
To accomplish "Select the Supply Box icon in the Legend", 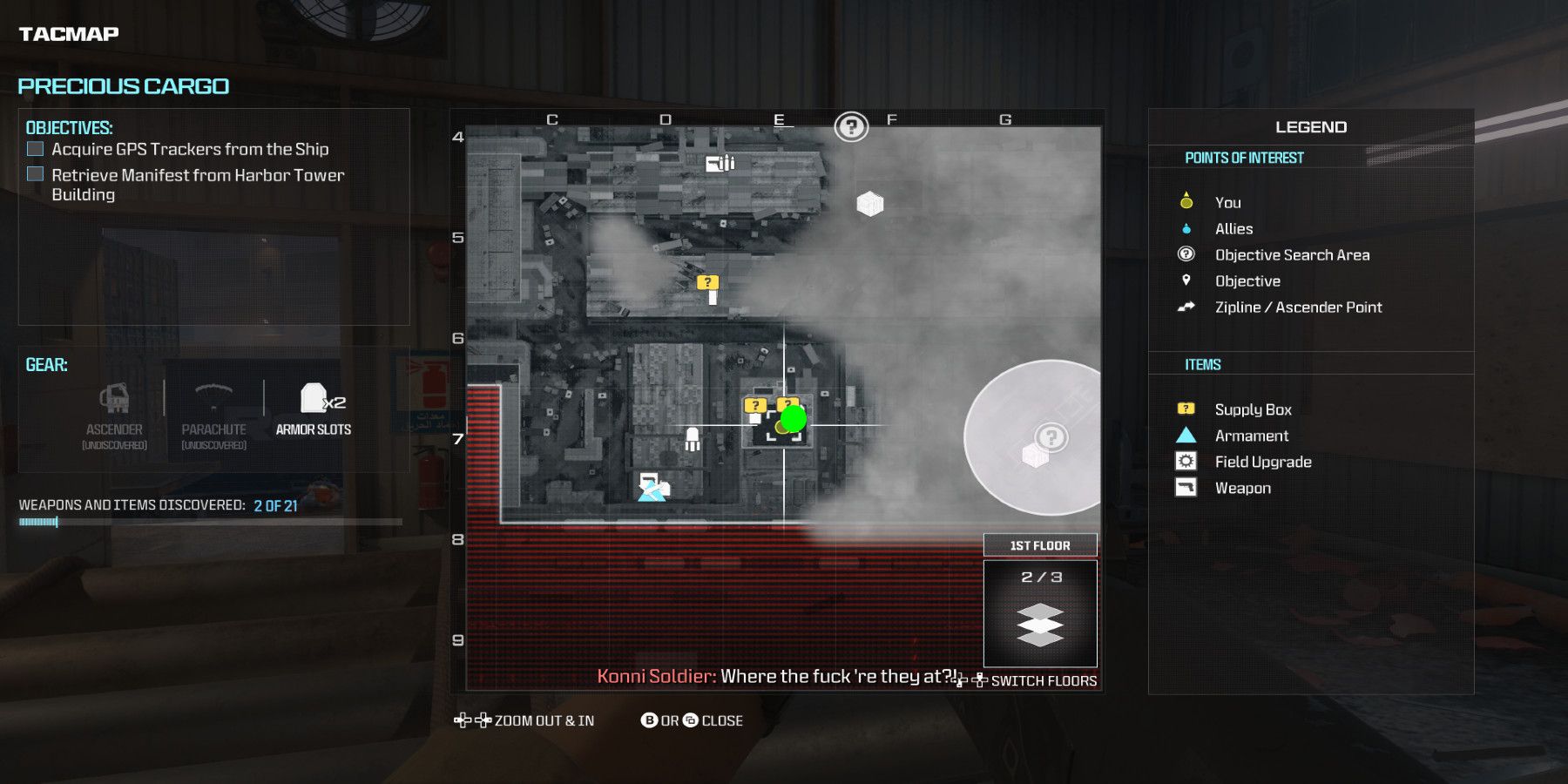I will coord(1186,409).
